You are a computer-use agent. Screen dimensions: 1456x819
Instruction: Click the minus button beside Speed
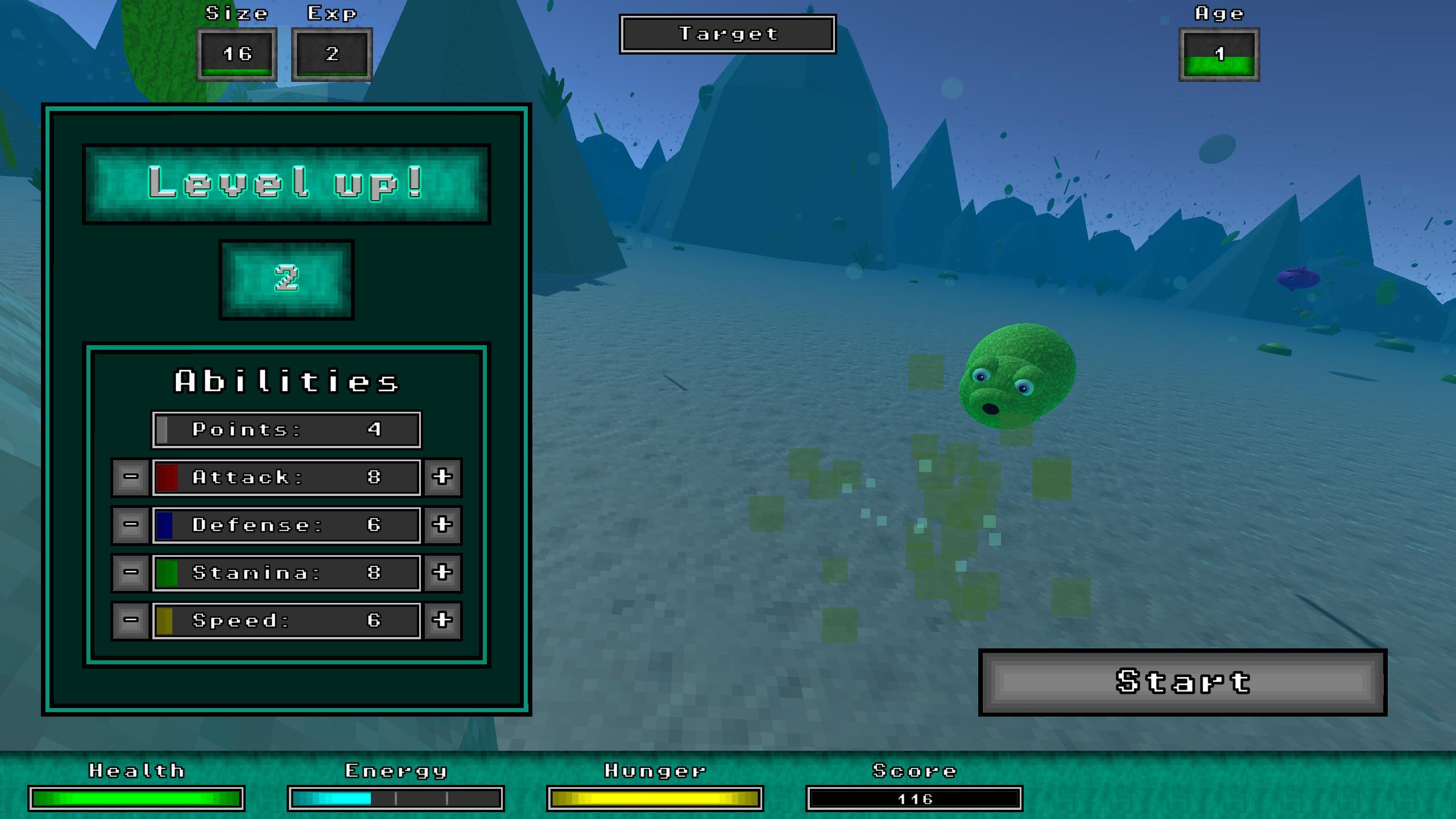point(131,620)
